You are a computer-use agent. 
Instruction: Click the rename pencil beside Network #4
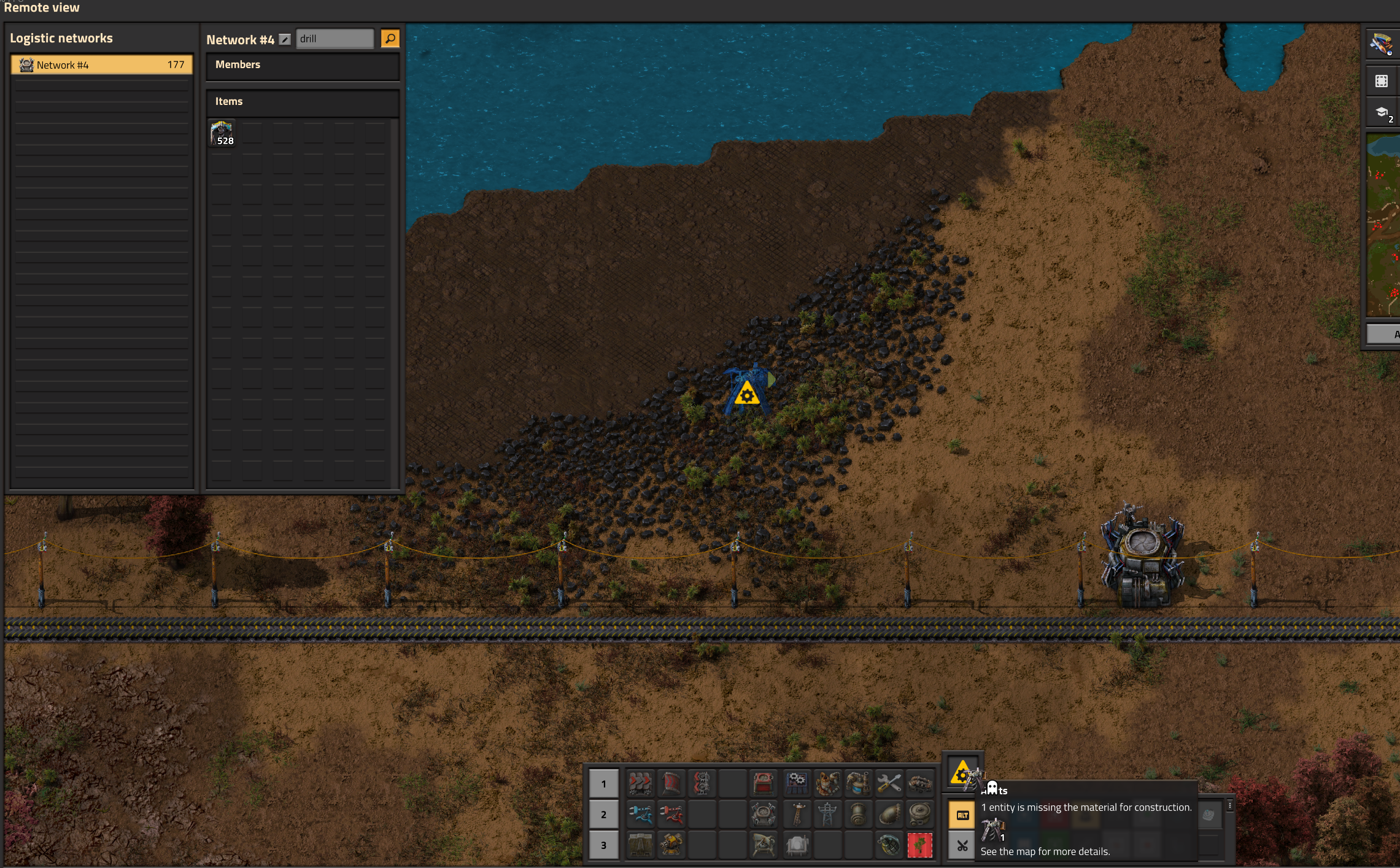pos(285,39)
